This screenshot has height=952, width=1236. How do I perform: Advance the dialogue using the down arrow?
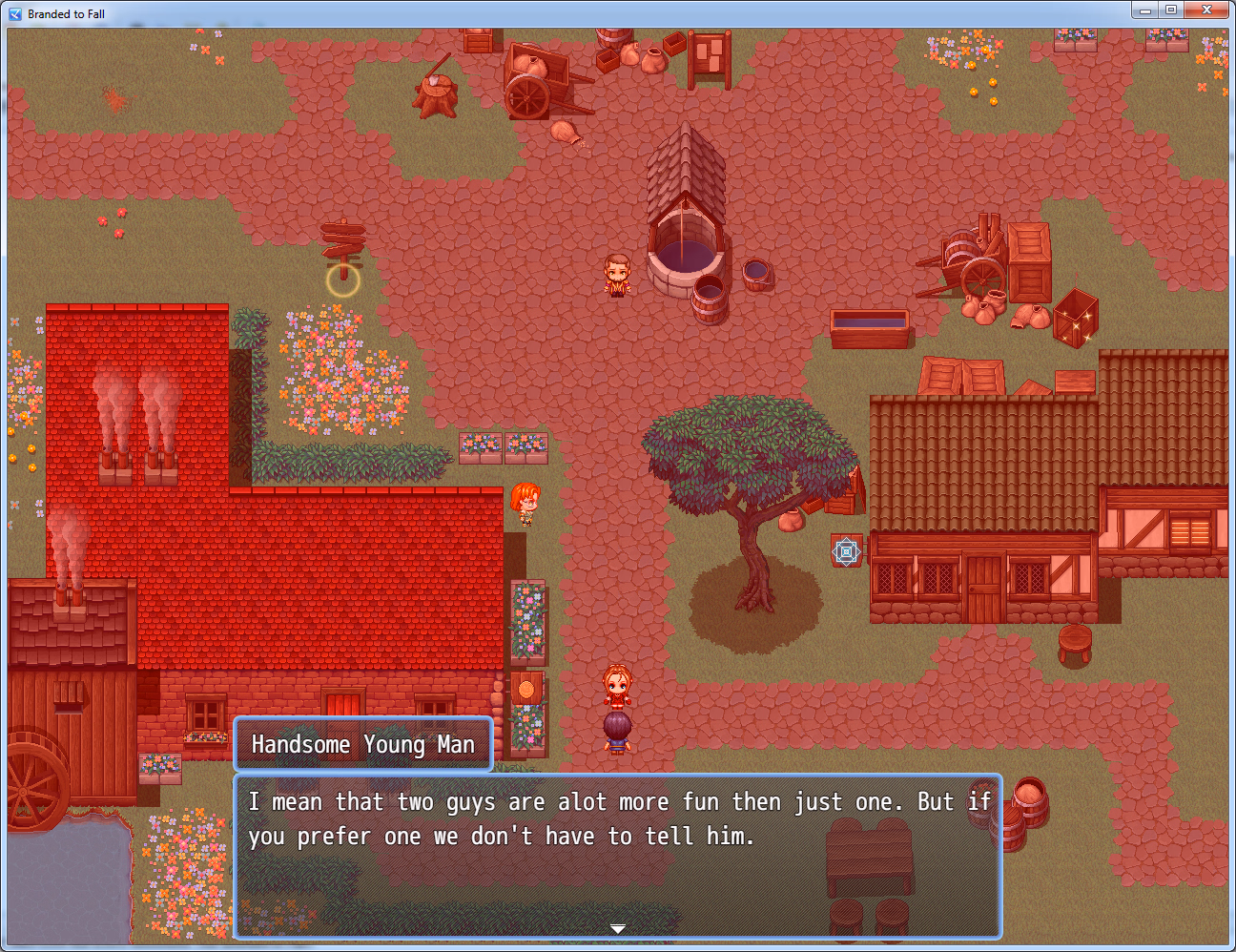point(618,928)
